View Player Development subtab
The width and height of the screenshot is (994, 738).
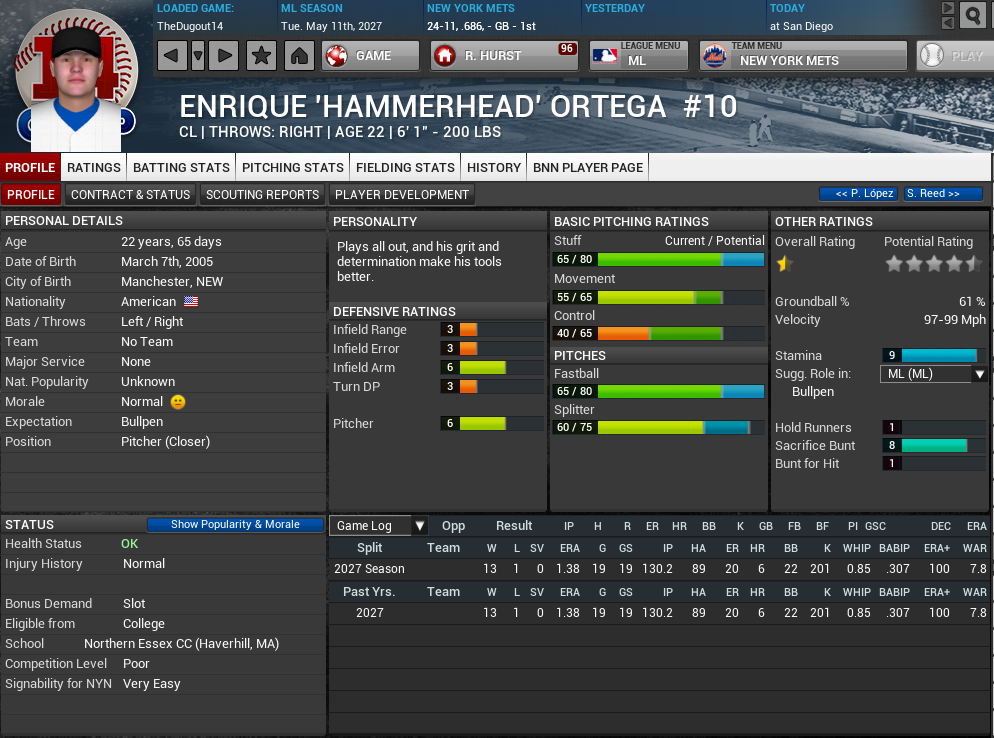pos(402,194)
